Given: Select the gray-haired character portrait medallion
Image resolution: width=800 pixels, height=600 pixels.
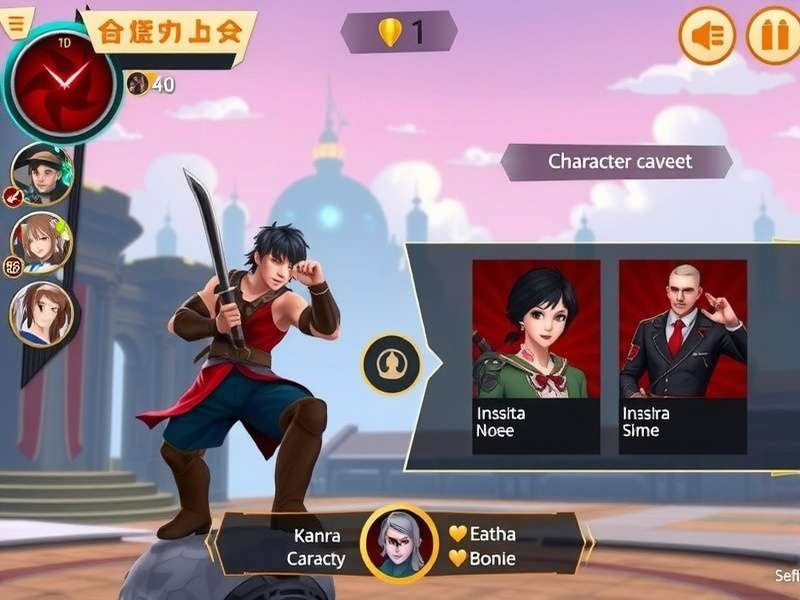Looking at the screenshot, I should [x=399, y=545].
